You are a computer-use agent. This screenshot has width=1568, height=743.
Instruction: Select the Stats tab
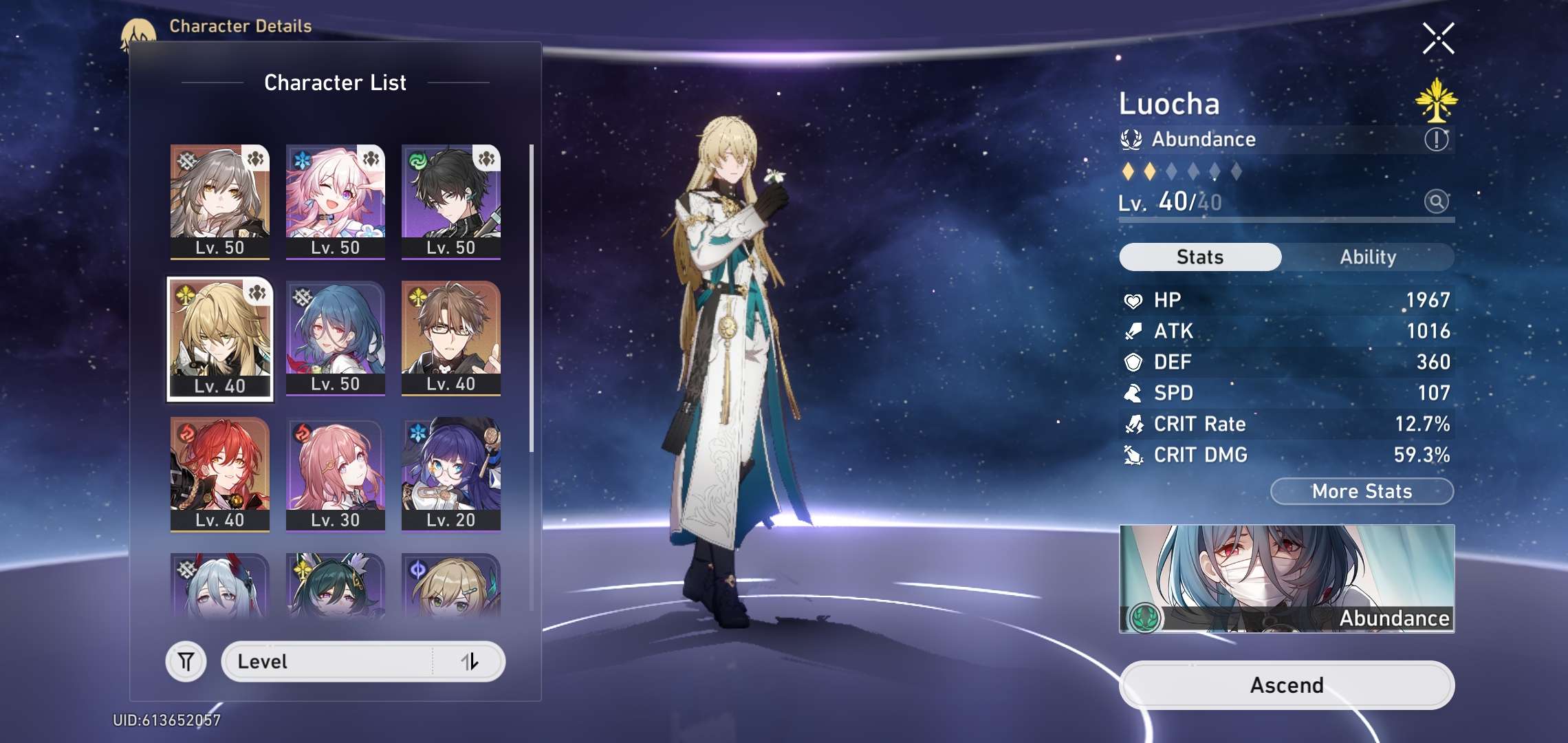click(x=1200, y=257)
